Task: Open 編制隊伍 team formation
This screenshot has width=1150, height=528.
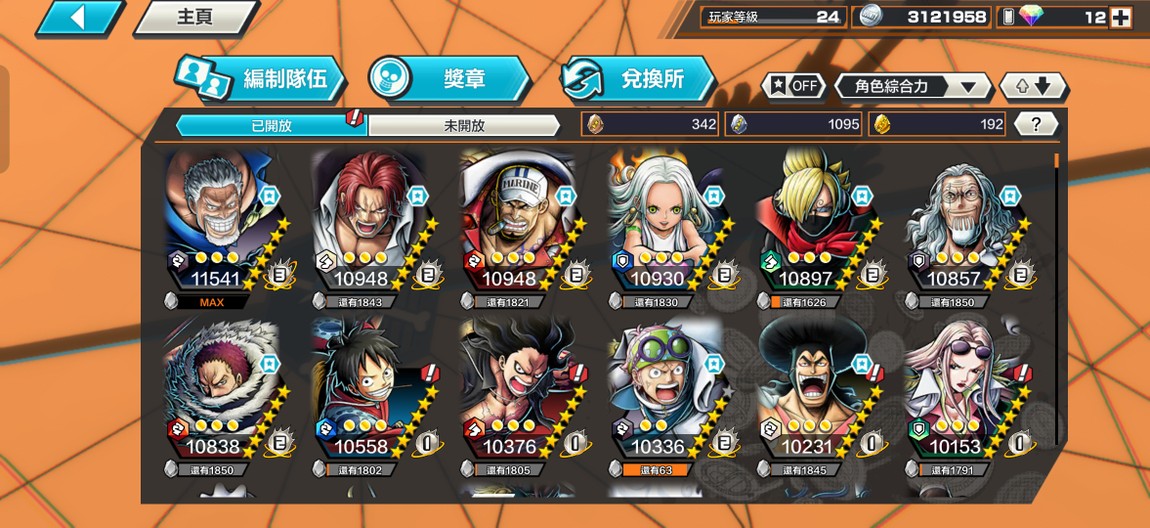Action: click(260, 79)
